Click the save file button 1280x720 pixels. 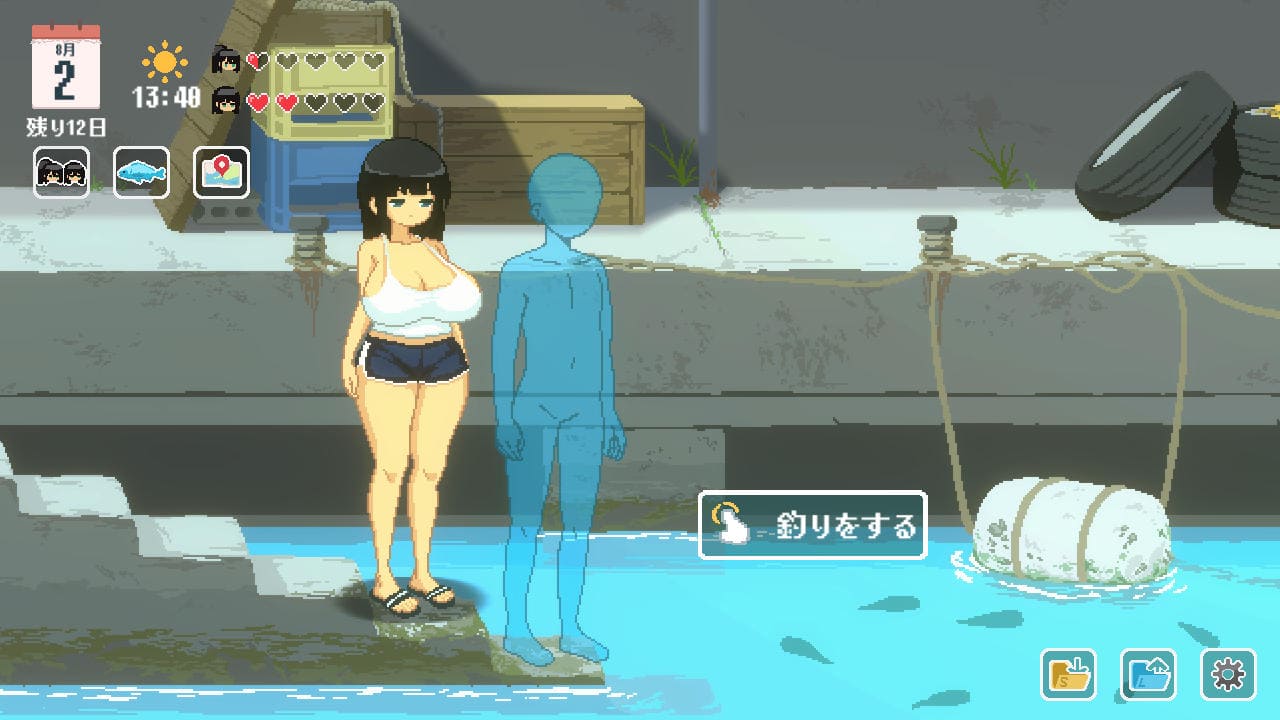pos(1068,674)
